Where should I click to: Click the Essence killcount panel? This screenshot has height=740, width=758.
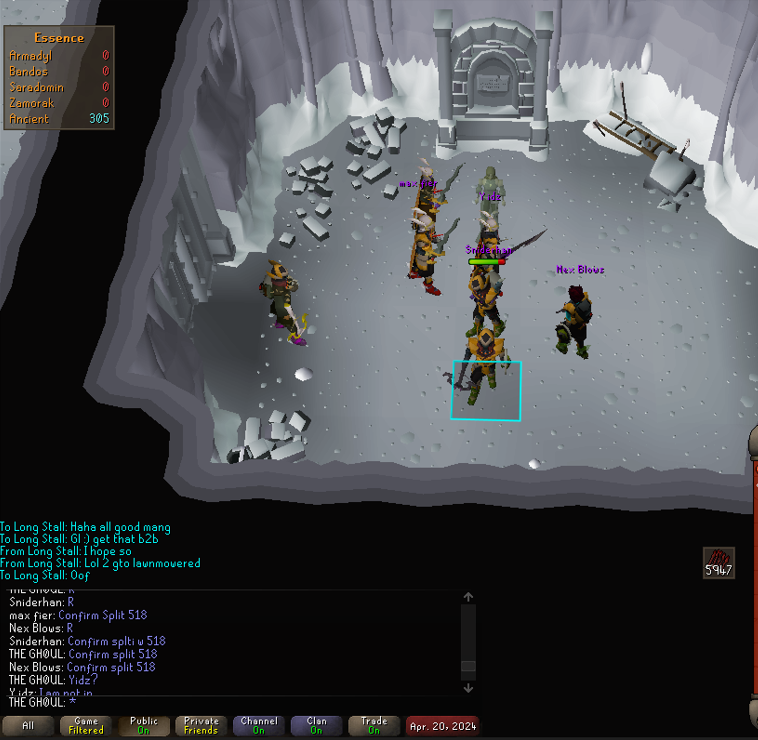tap(59, 78)
